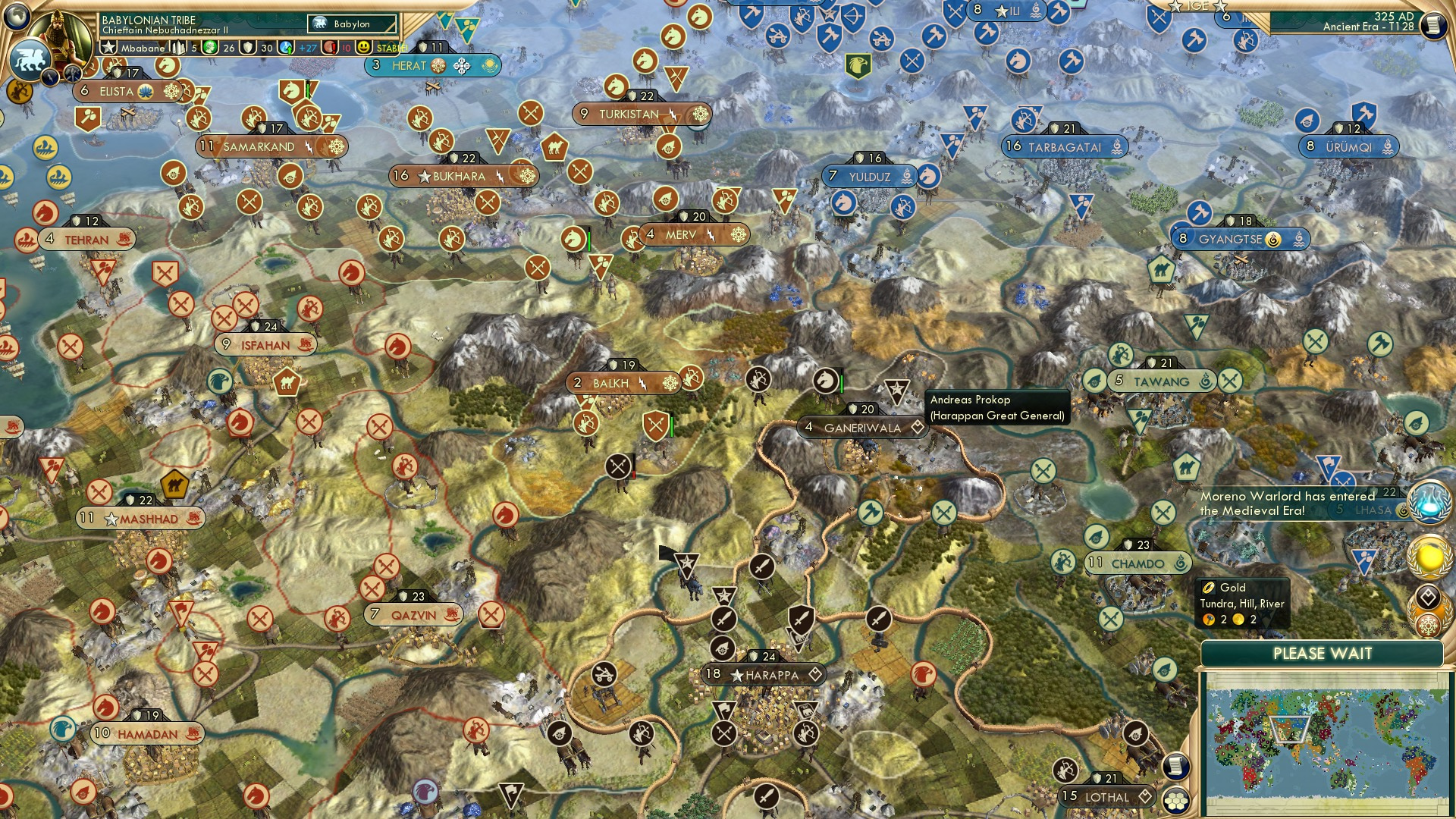Viewport: 1456px width, 819px height.
Task: Open the Civilopedia scroll icon at top right
Action: coord(1436,25)
